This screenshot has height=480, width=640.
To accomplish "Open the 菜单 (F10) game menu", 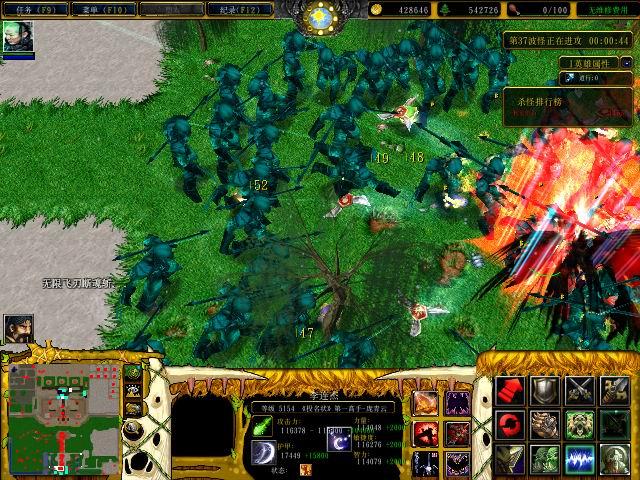I will 120,9.
